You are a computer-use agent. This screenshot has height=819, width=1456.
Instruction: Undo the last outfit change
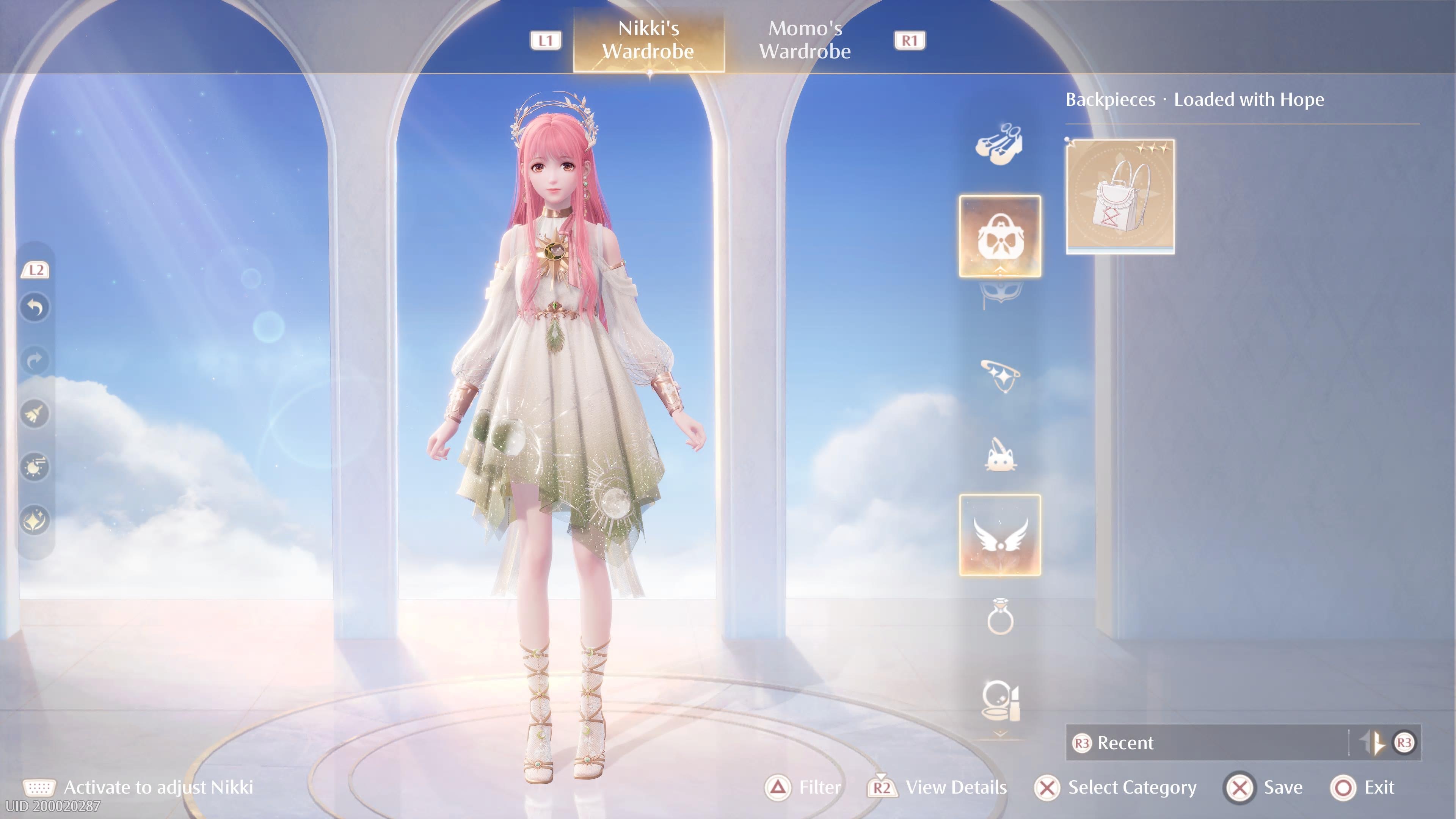click(x=35, y=308)
